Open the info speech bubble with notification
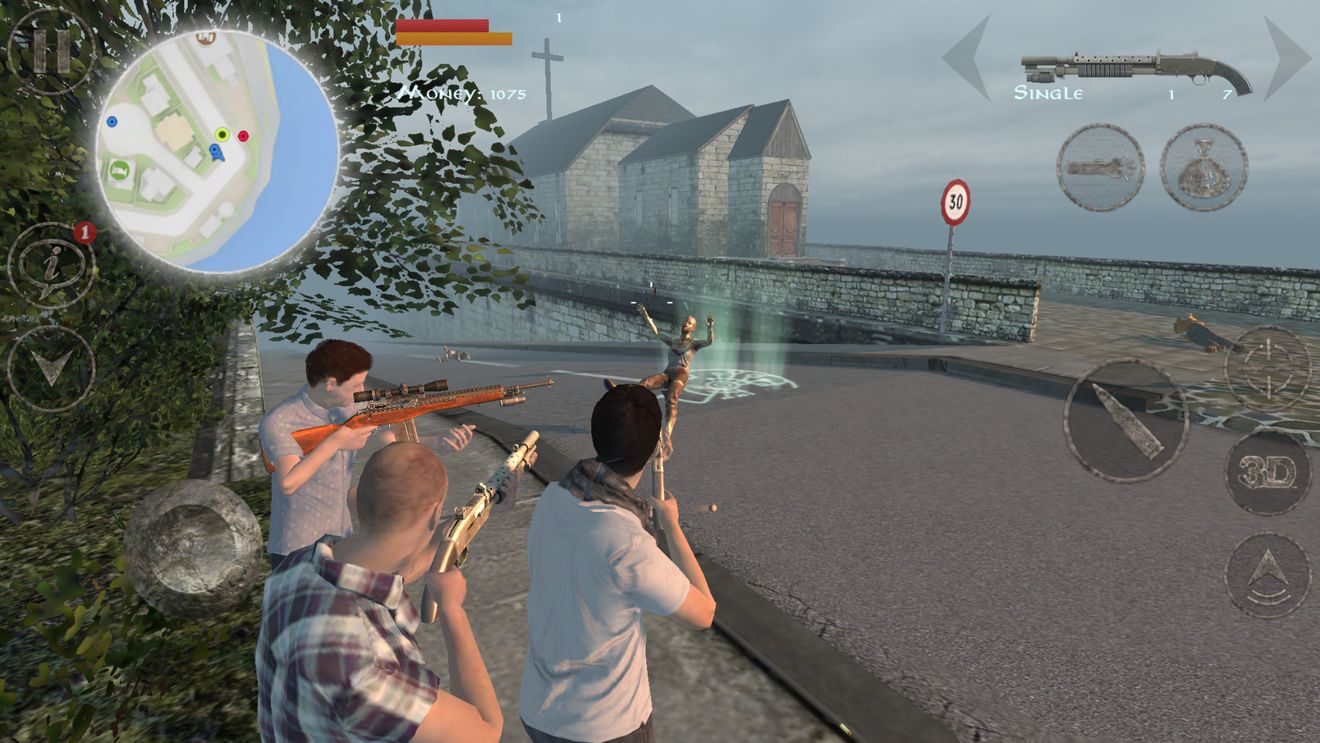 (51, 266)
